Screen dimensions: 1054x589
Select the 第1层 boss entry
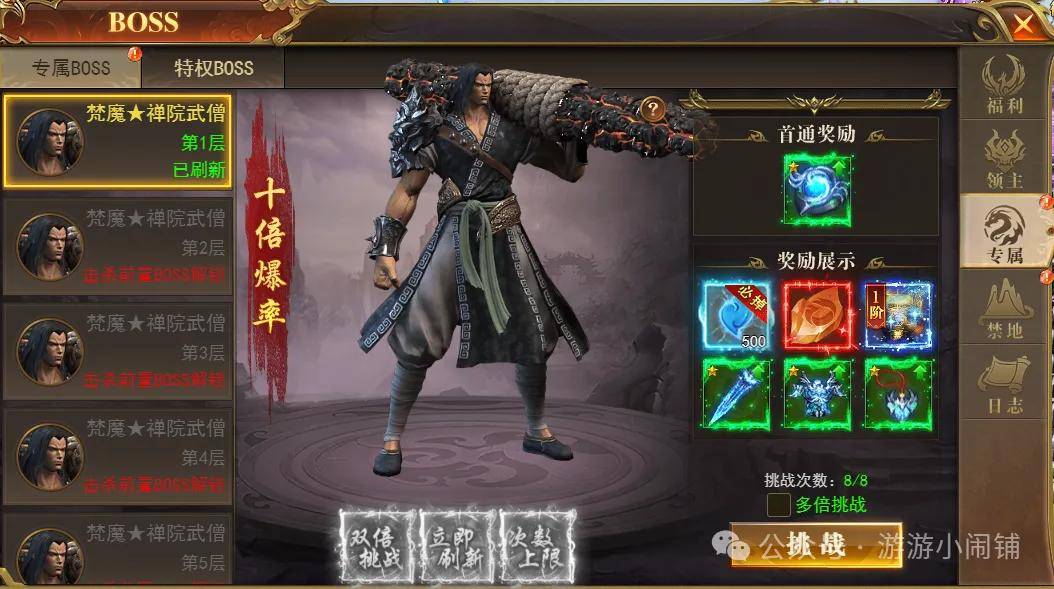pos(117,141)
